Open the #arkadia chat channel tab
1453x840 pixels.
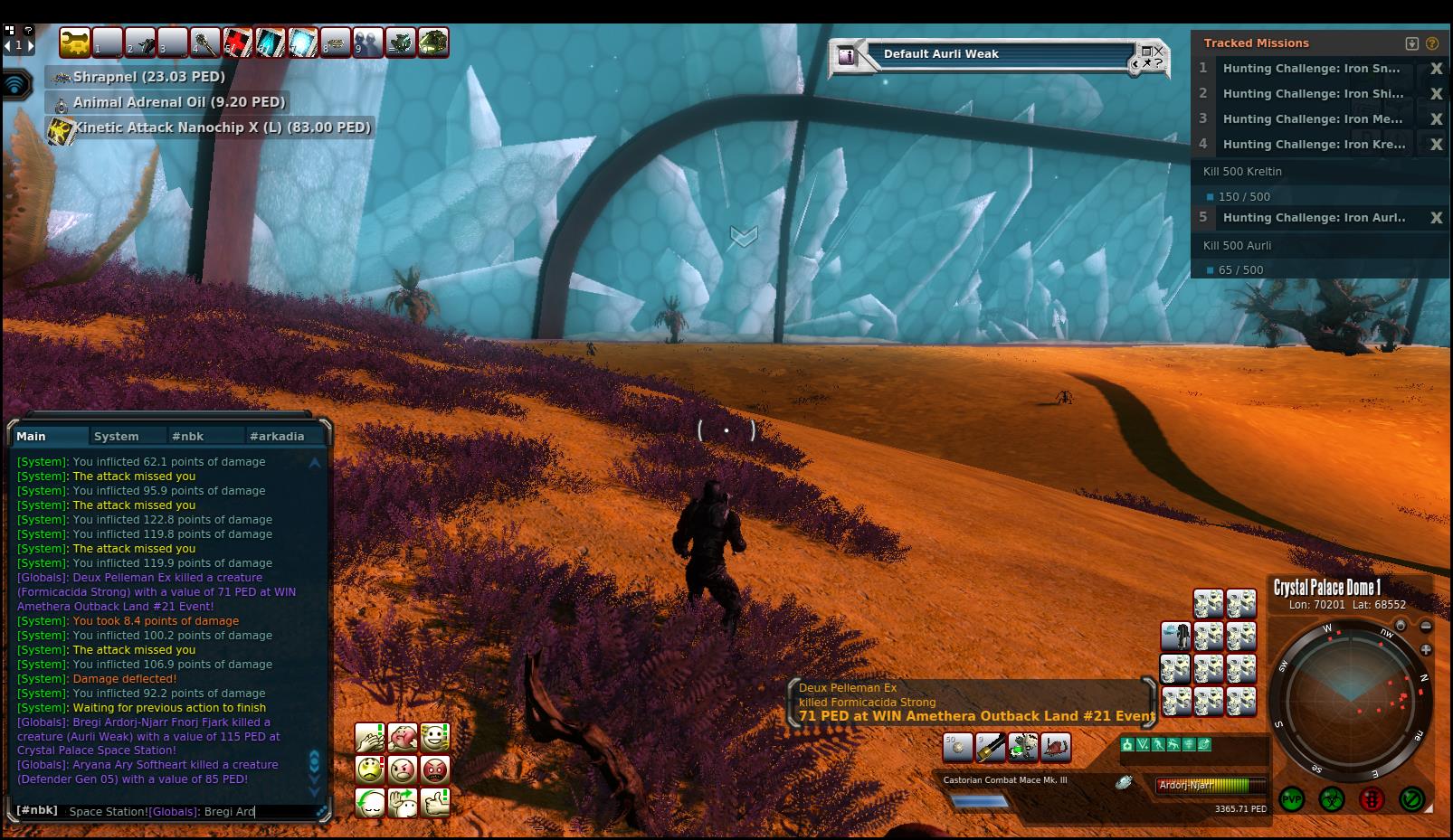[x=277, y=436]
